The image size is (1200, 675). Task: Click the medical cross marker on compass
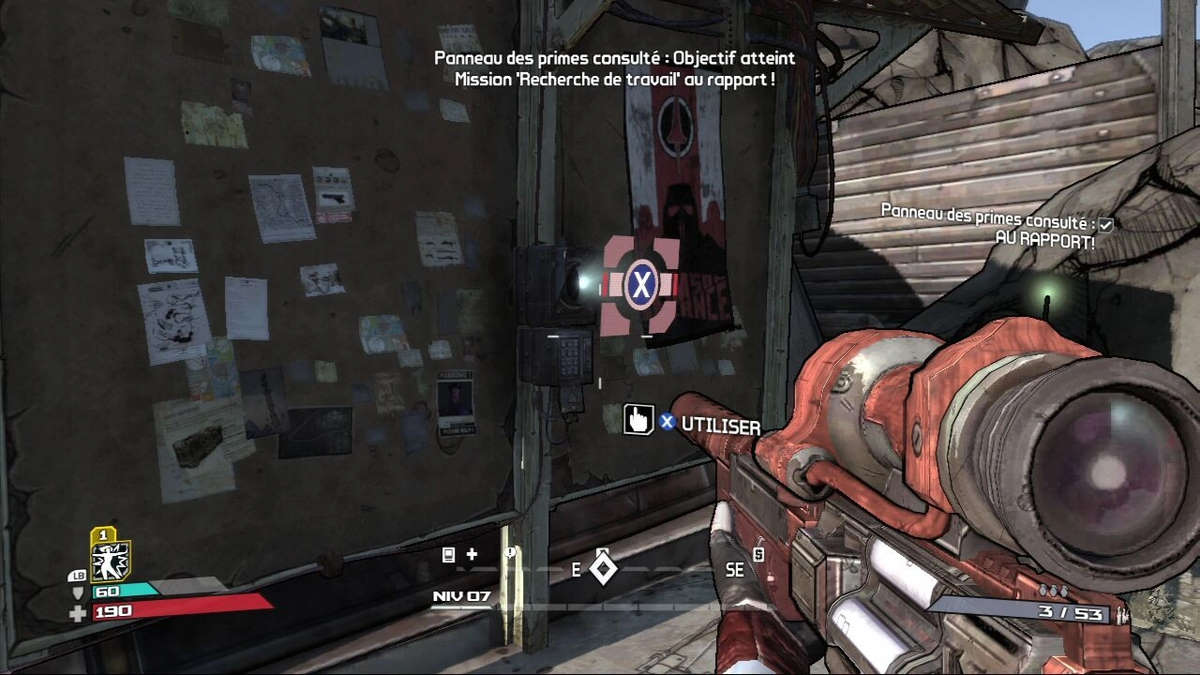click(x=472, y=554)
